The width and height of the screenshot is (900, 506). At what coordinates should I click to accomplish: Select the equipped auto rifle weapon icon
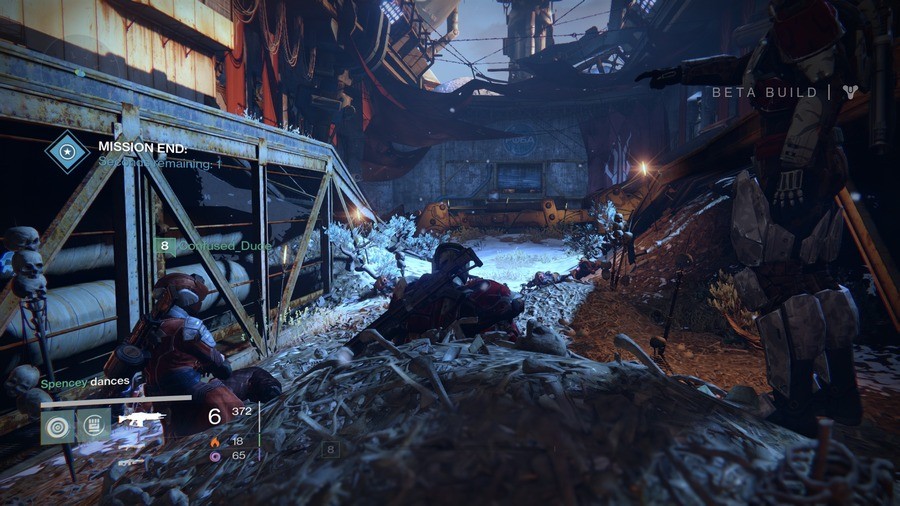(x=141, y=418)
